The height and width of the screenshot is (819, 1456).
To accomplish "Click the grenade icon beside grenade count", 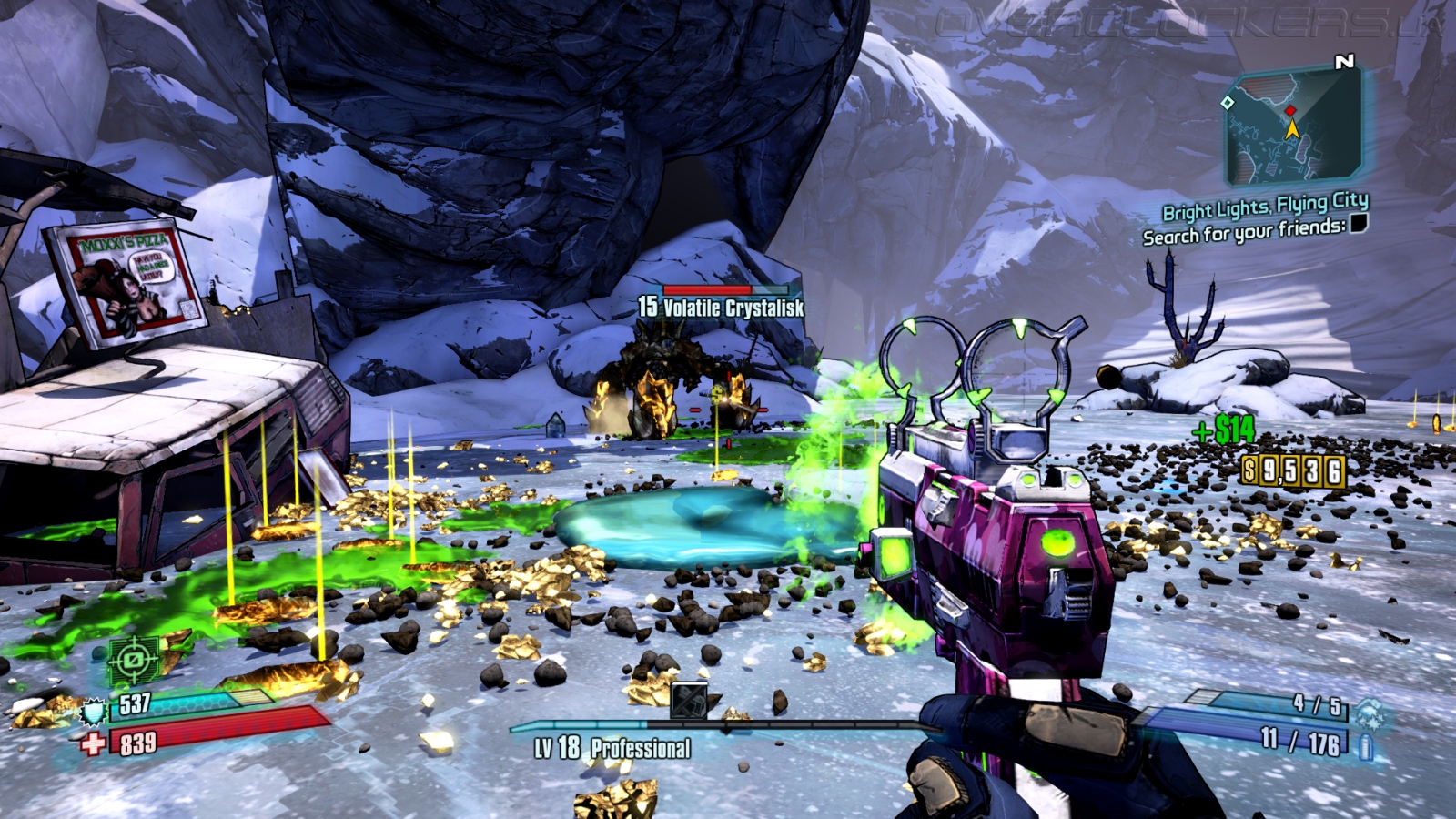I will pyautogui.click(x=1367, y=713).
